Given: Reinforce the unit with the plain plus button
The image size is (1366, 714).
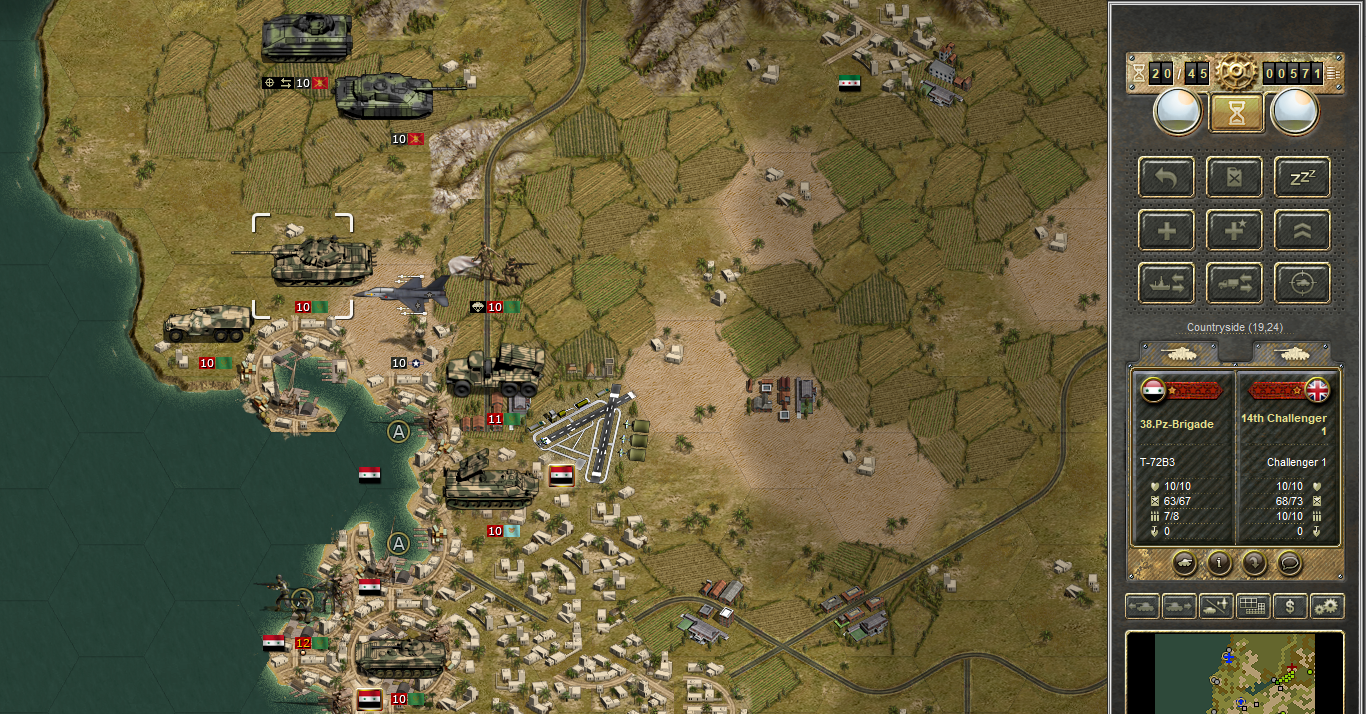Looking at the screenshot, I should click(x=1166, y=231).
